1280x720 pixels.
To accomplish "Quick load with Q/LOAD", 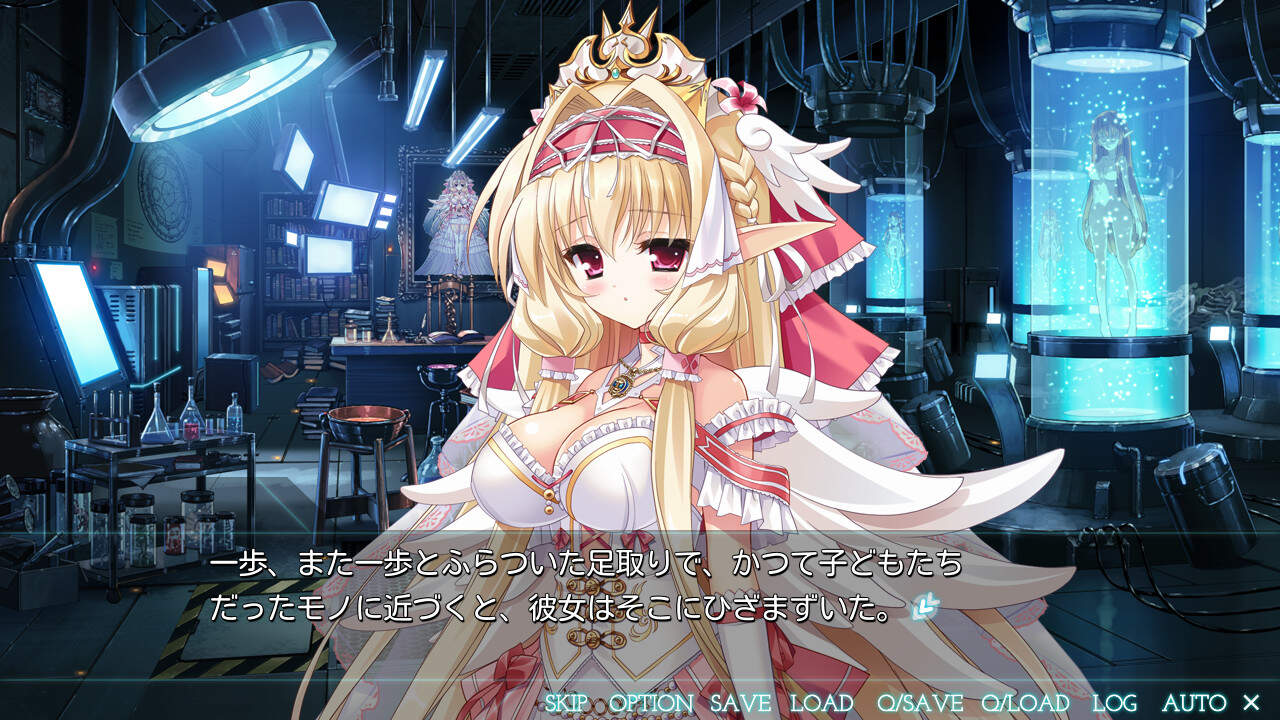I will pyautogui.click(x=1025, y=703).
